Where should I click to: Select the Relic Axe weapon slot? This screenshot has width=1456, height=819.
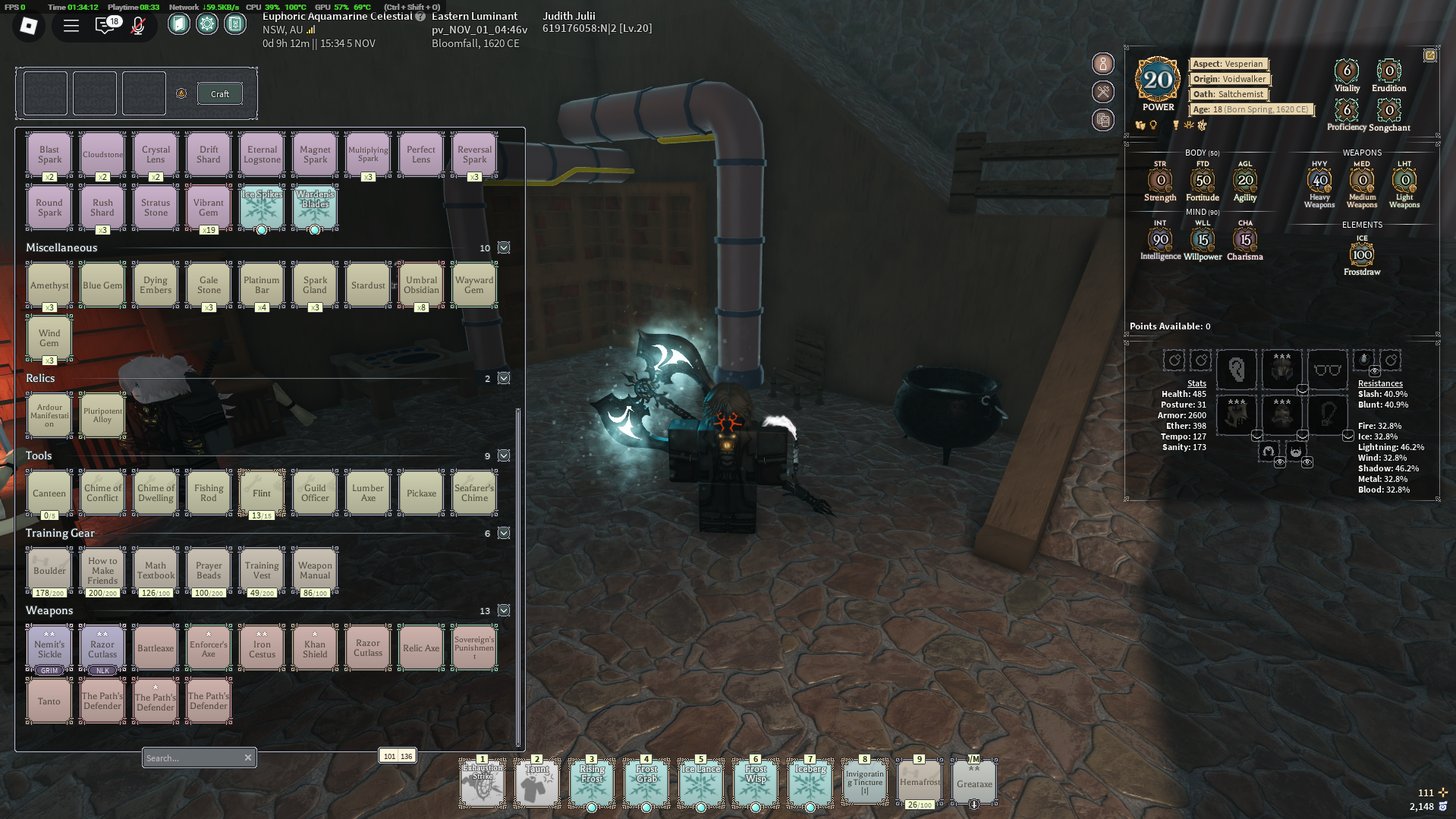click(x=421, y=648)
